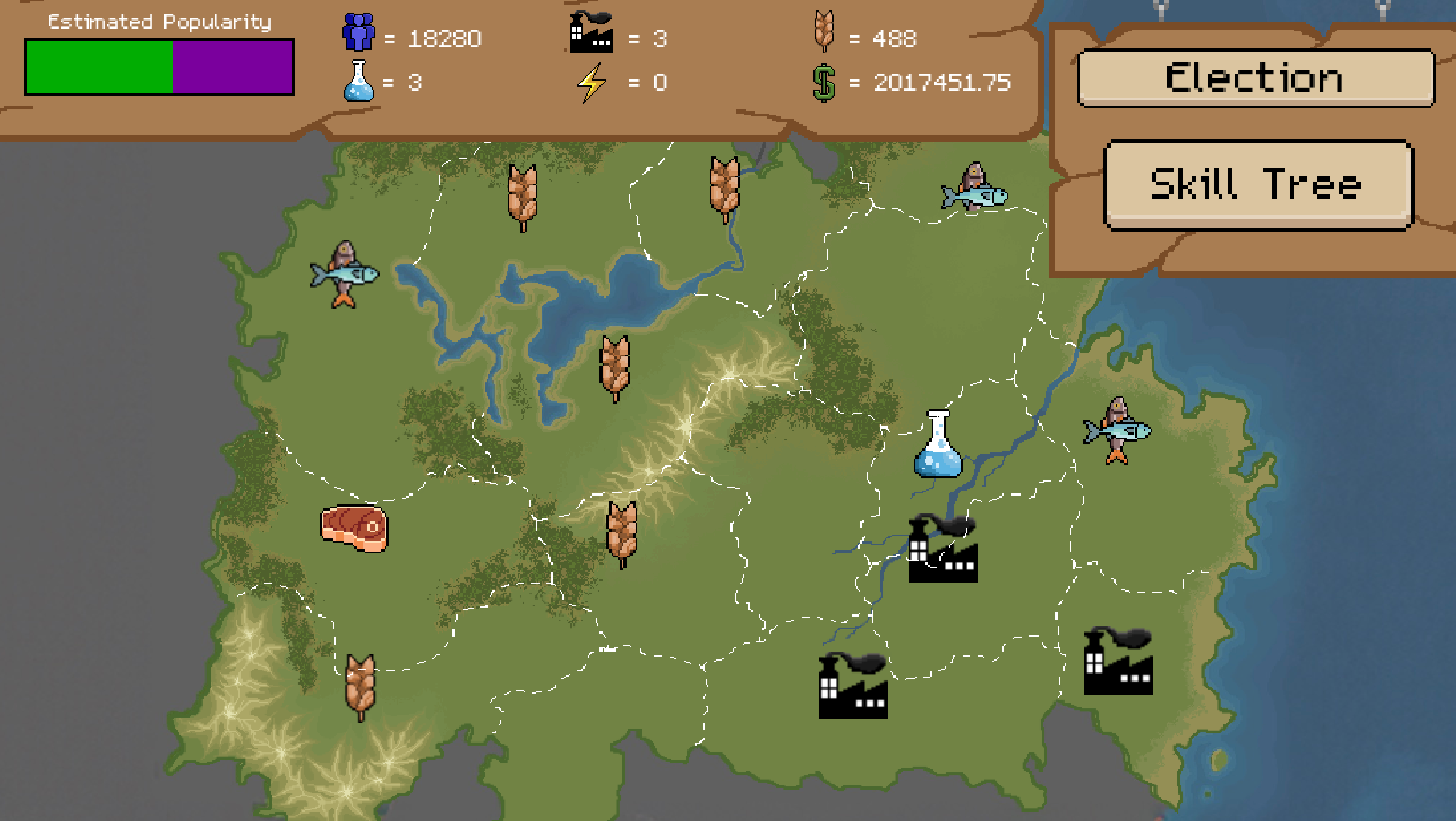Open the Skill Tree

pos(1257,184)
